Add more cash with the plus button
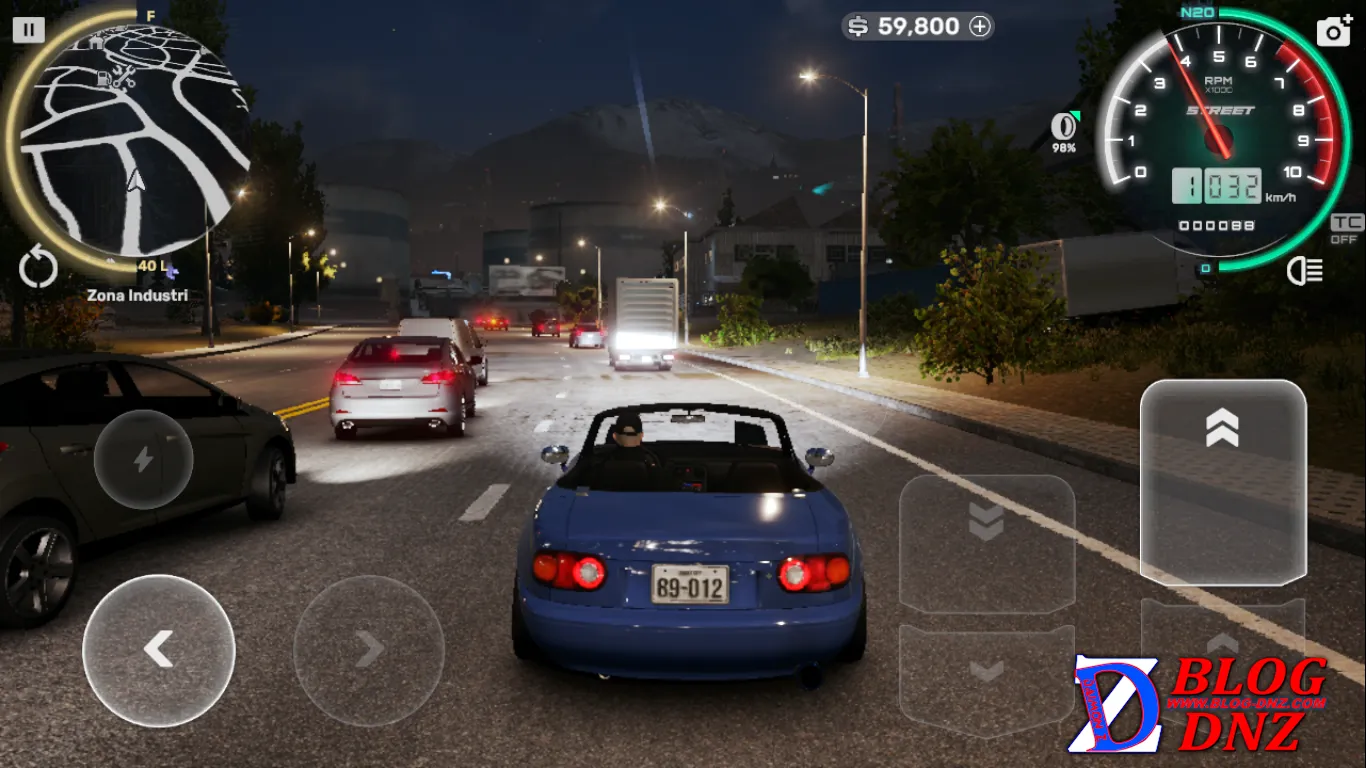The image size is (1366, 768). point(980,27)
